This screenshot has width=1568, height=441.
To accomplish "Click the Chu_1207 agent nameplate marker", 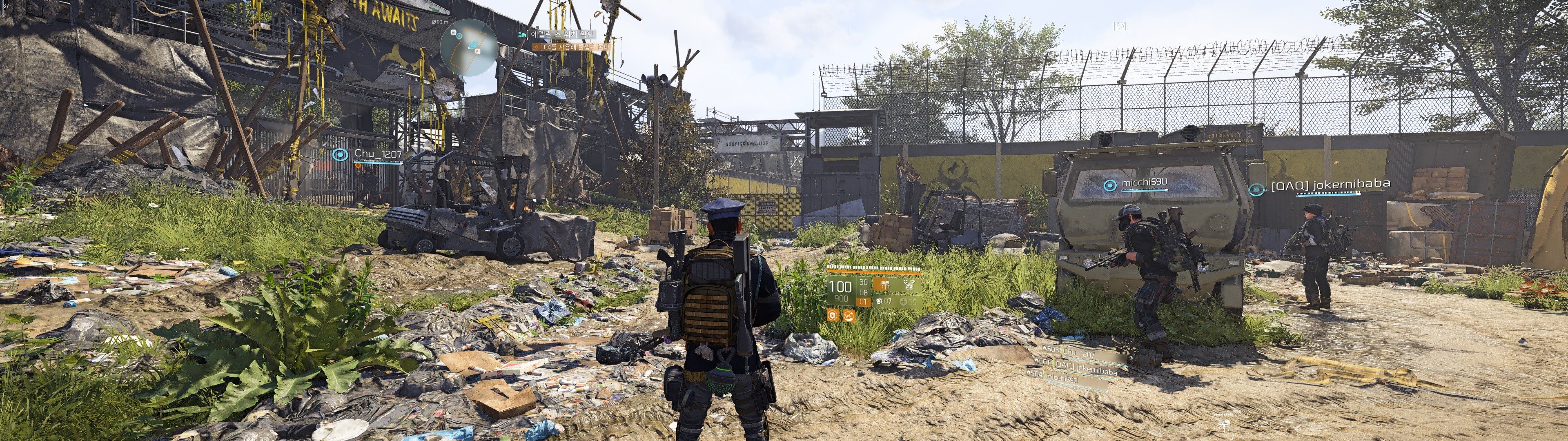I will pyautogui.click(x=340, y=155).
